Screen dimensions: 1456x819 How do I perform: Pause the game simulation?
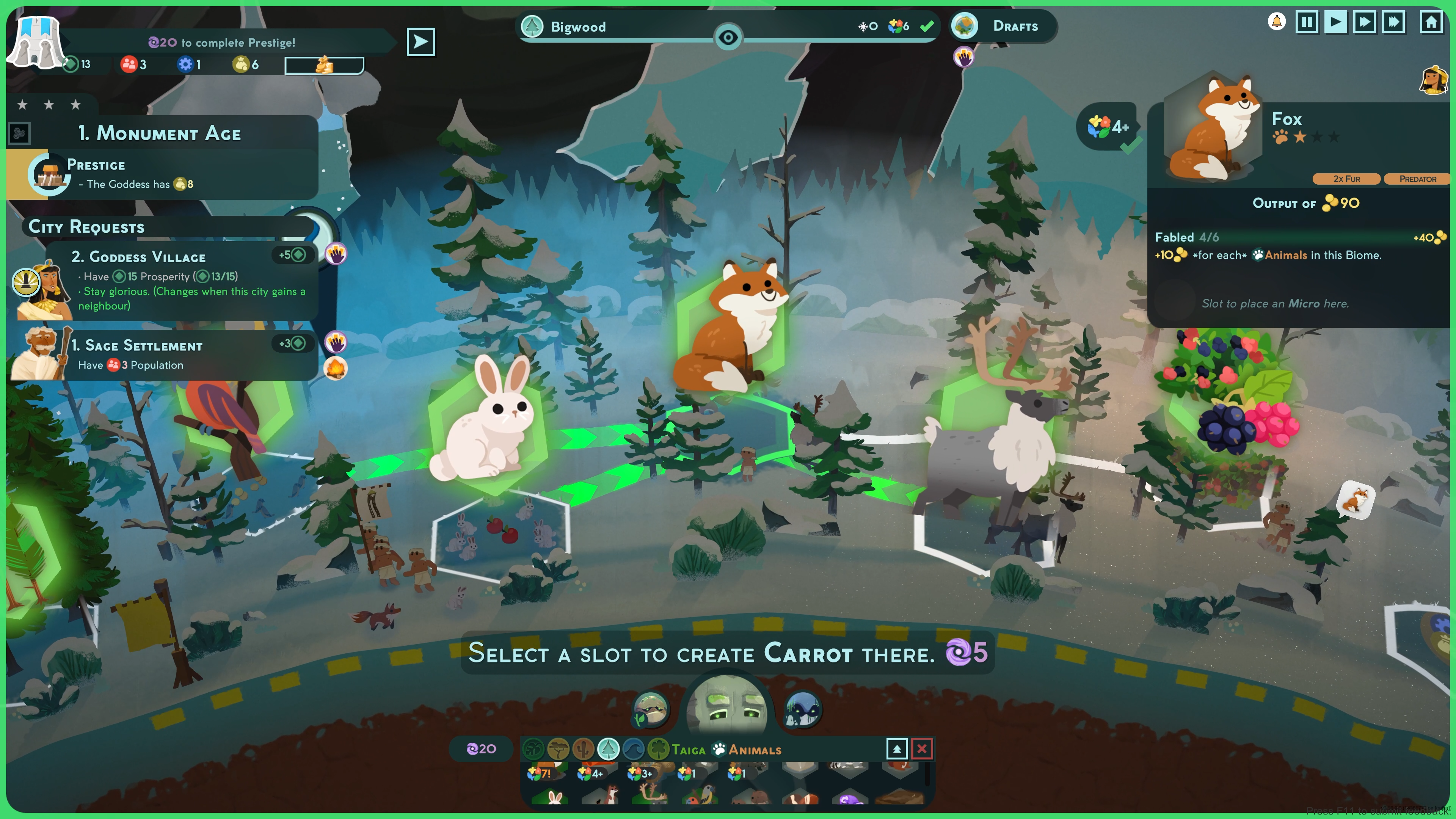coord(1306,23)
